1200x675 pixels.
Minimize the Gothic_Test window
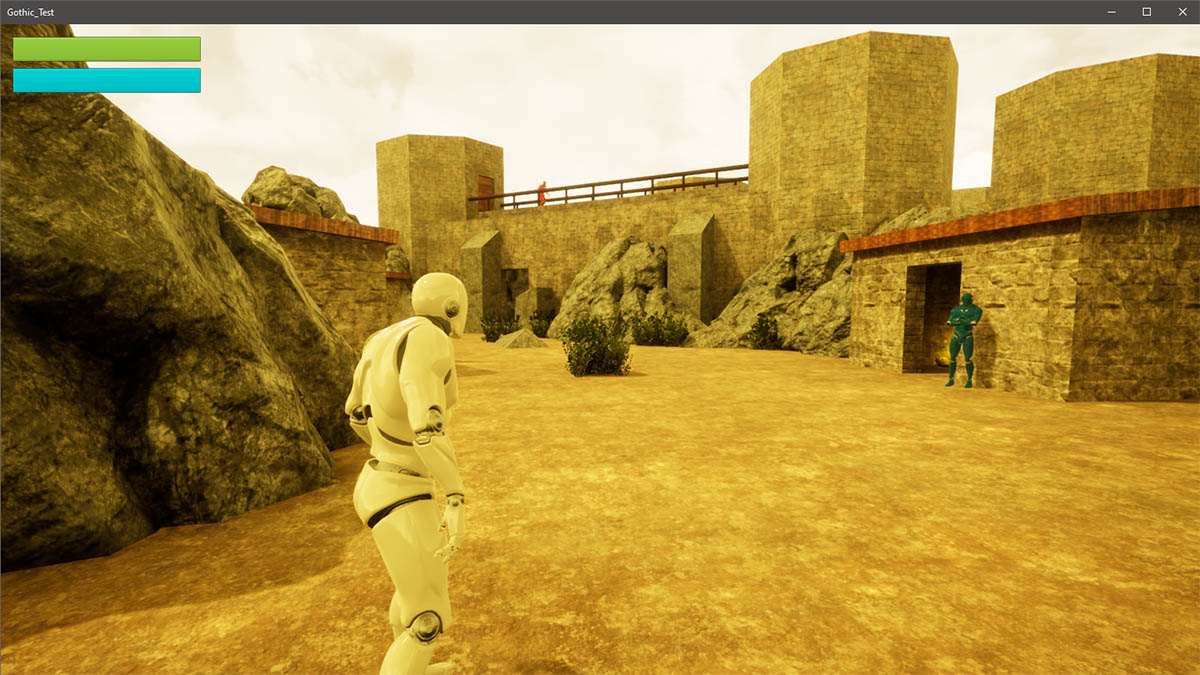[1112, 12]
